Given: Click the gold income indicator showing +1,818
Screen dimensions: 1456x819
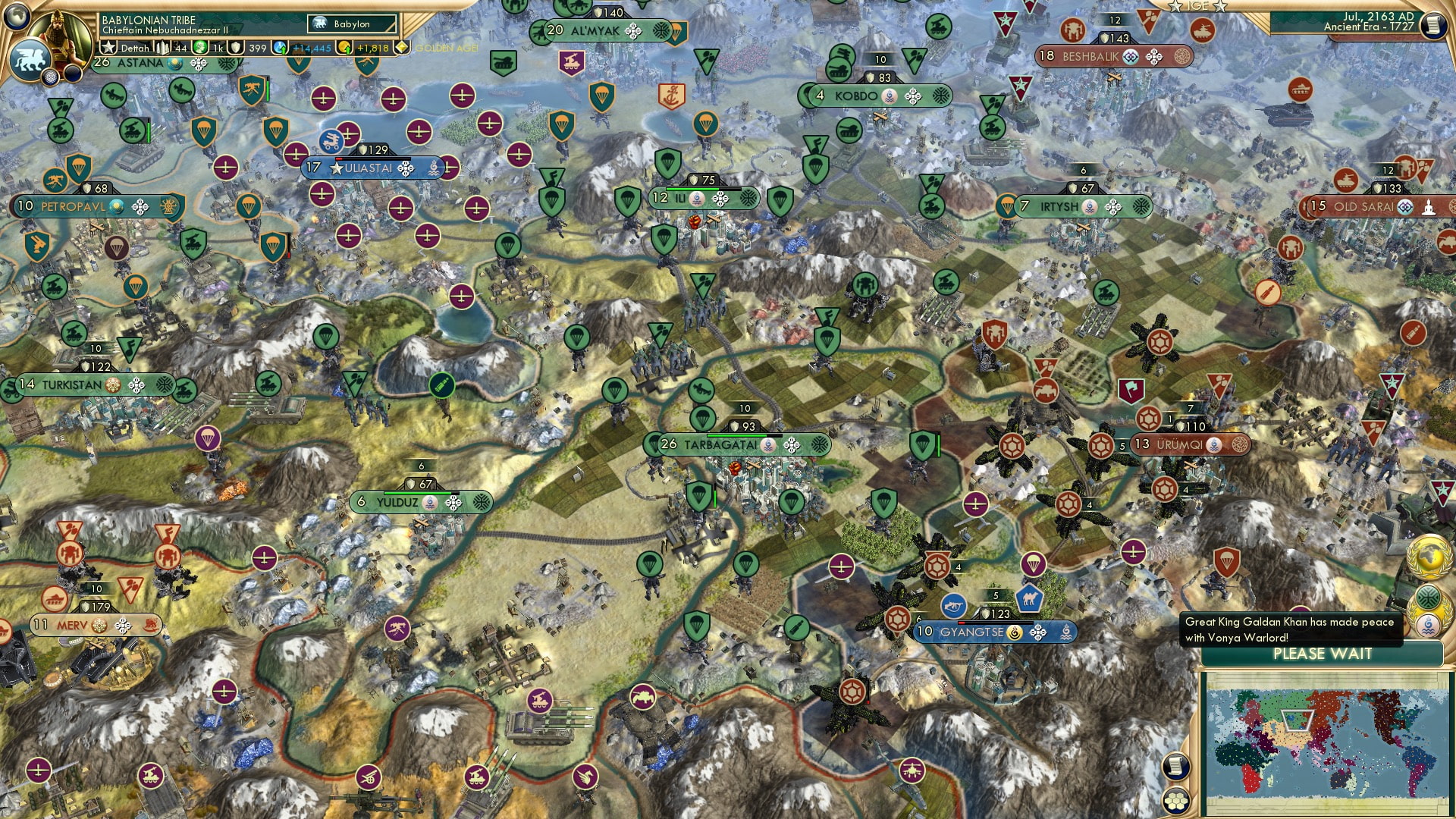Looking at the screenshot, I should pyautogui.click(x=373, y=47).
